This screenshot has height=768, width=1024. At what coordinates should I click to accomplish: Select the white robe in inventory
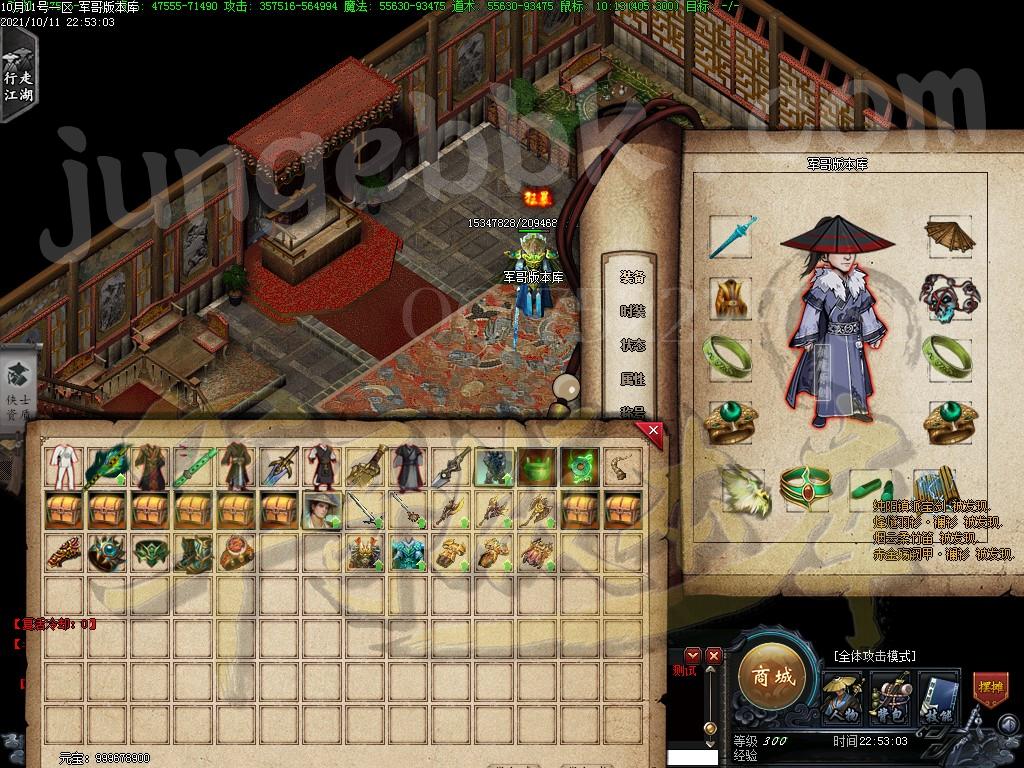click(x=63, y=466)
